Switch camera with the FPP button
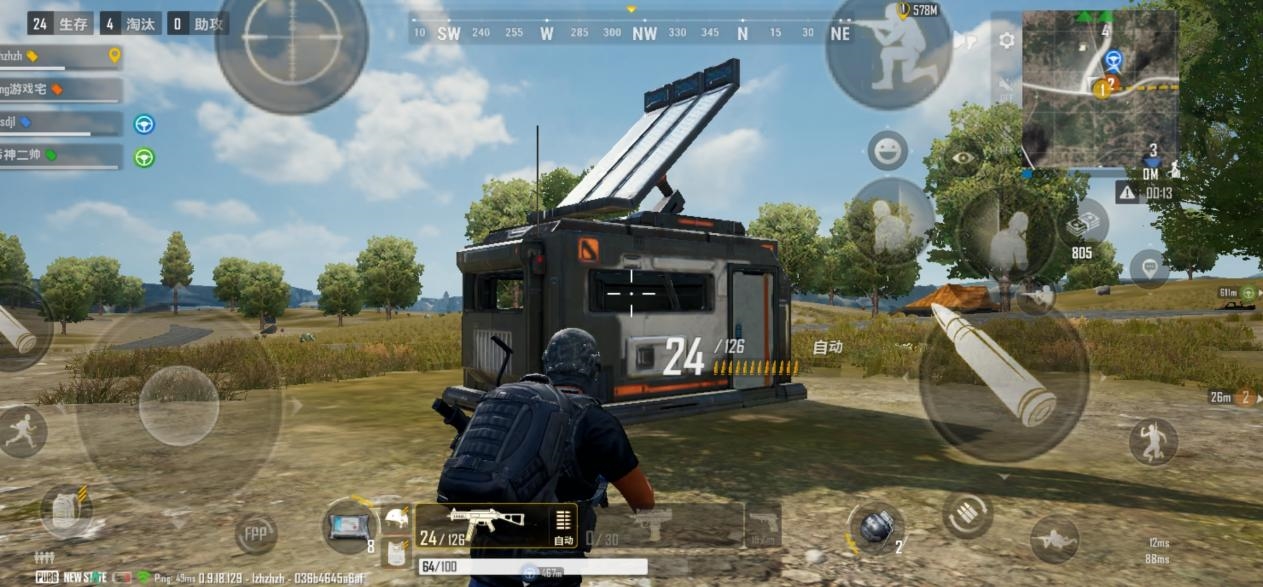Viewport: 1263px width, 587px height. click(x=255, y=534)
